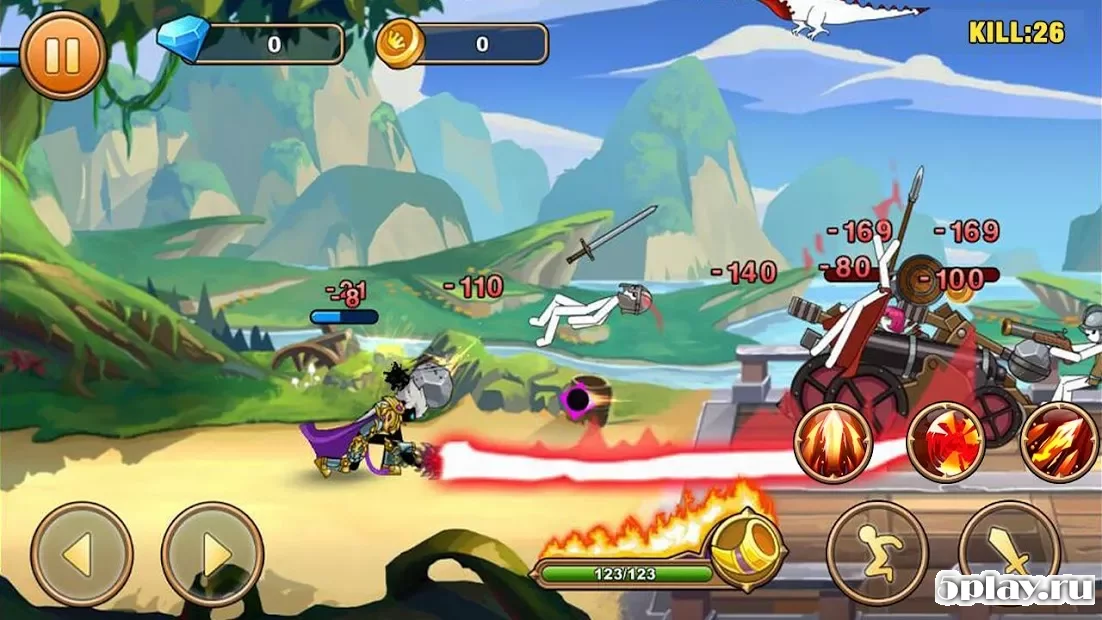Pause the game with the orange button
This screenshot has height=620, width=1102.
[62, 55]
